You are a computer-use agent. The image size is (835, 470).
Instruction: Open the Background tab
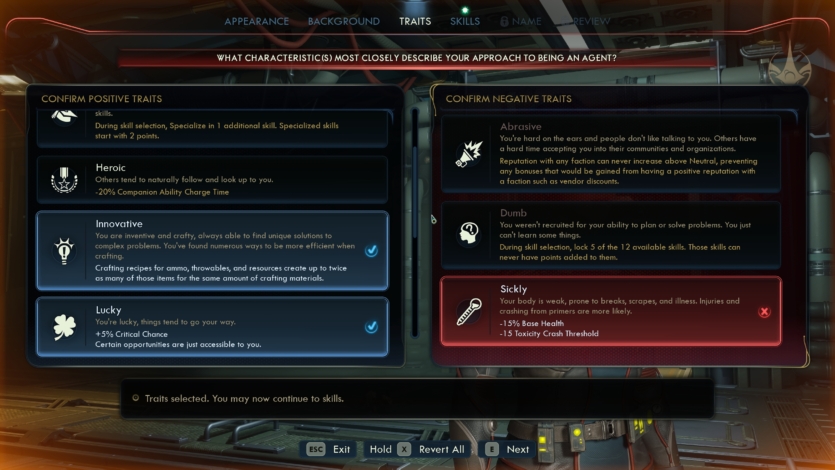(x=343, y=21)
